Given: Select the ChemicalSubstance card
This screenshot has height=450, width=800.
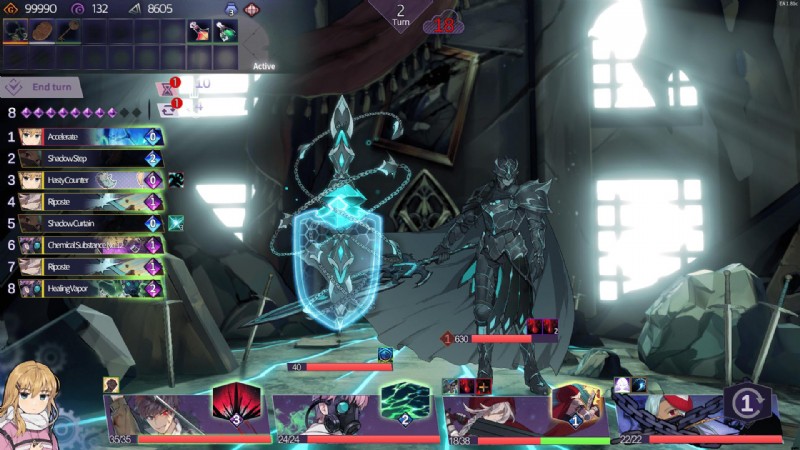Looking at the screenshot, I should 90,245.
